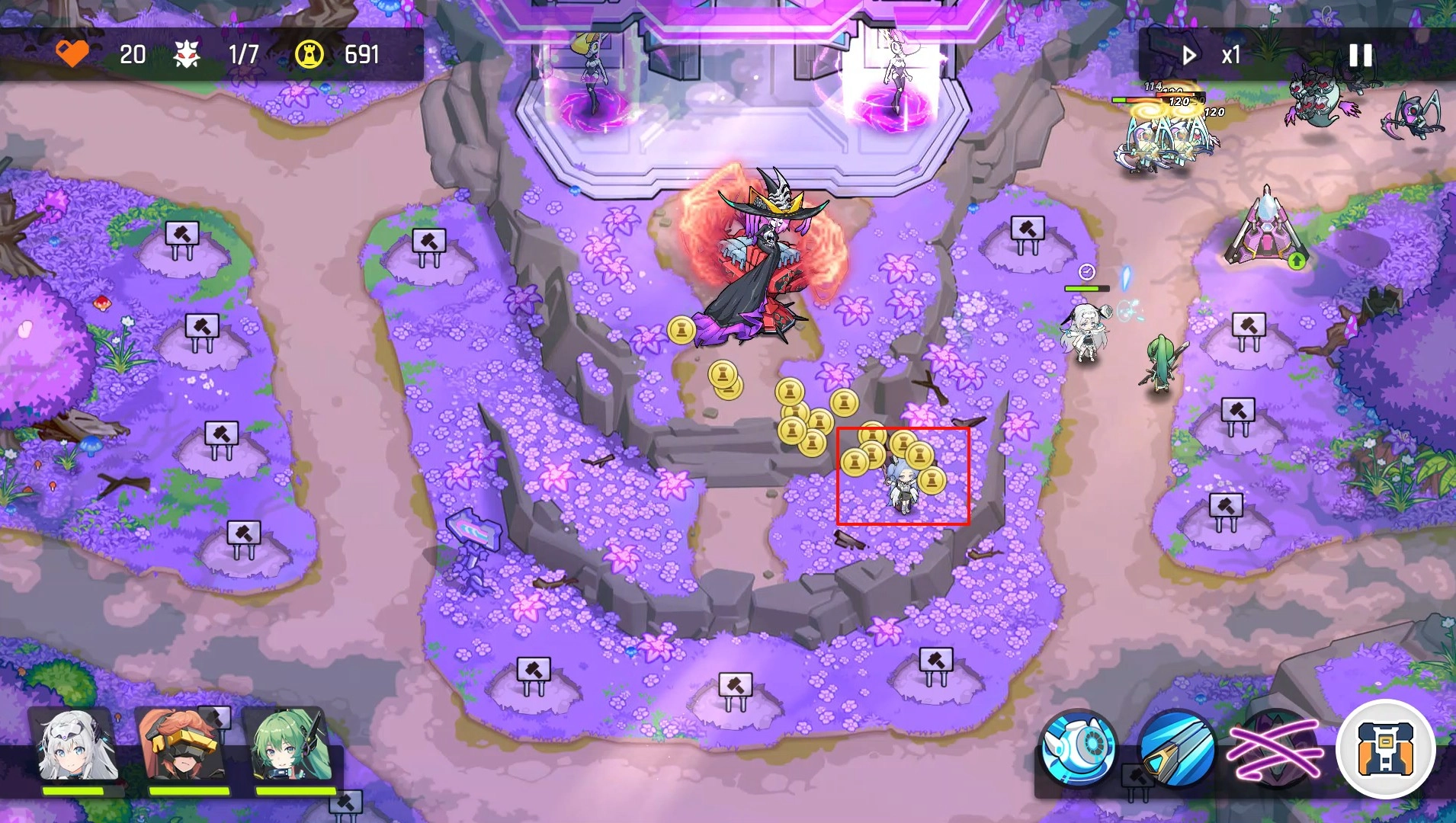This screenshot has width=1456, height=823.
Task: Click the enemy wave skull icon
Action: point(188,54)
